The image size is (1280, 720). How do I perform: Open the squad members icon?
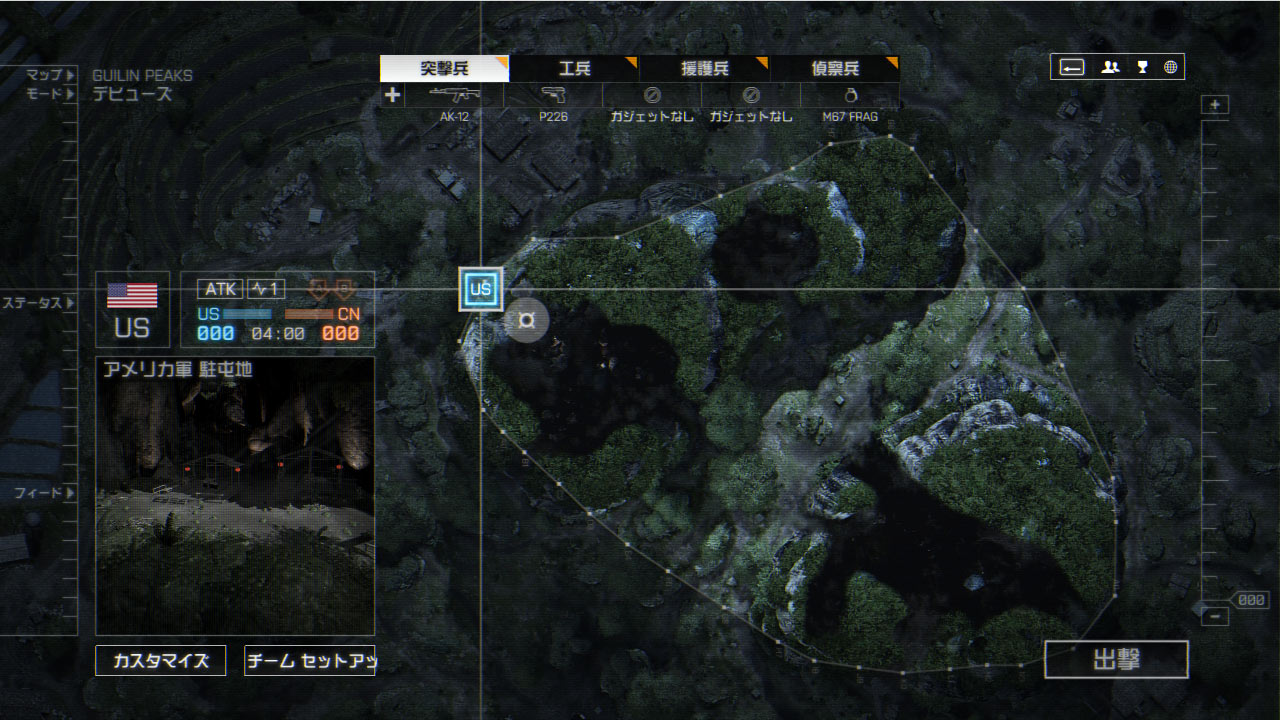(1110, 67)
